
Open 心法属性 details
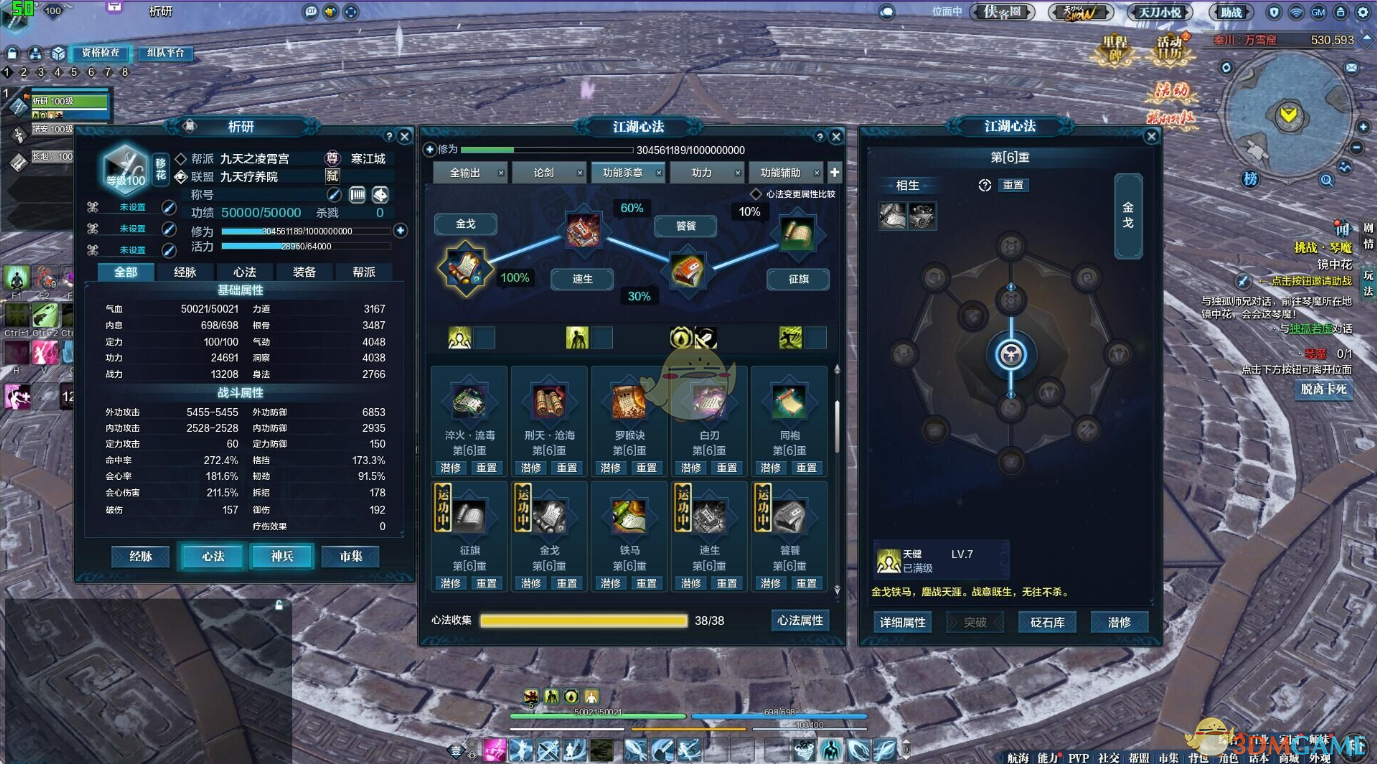[800, 621]
